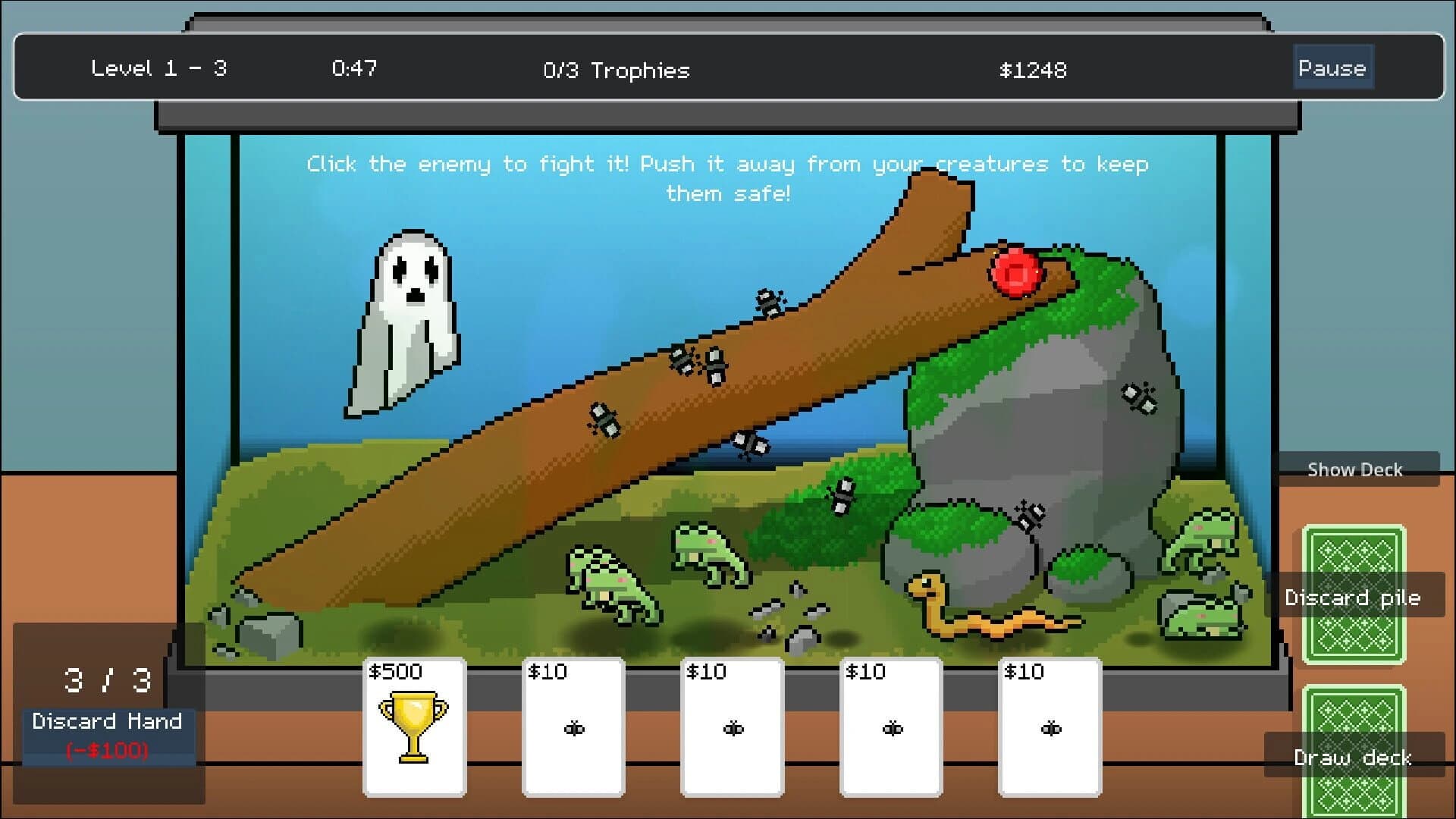Click the 0/3 Trophies counter
Screen dimensions: 1456x819
click(x=616, y=71)
